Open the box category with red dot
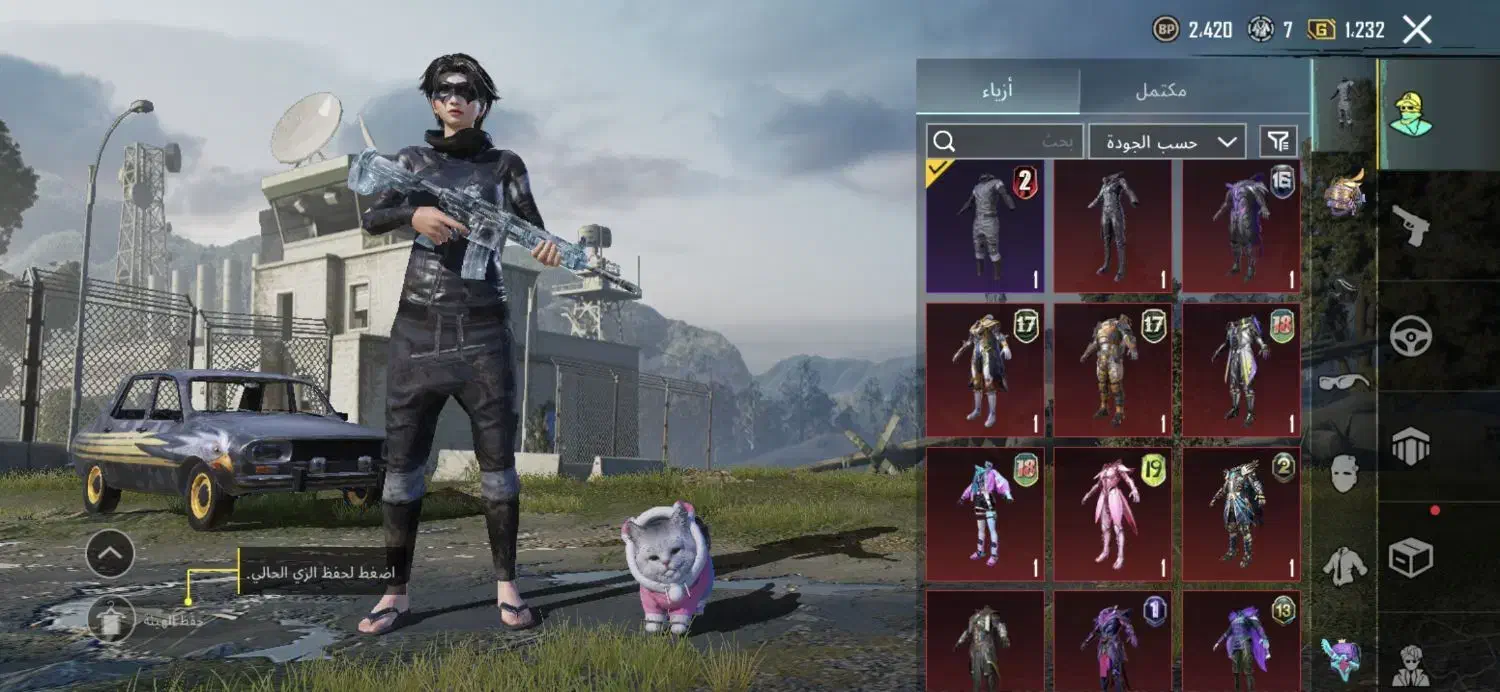Screen dimensions: 1500x692 coord(1410,557)
